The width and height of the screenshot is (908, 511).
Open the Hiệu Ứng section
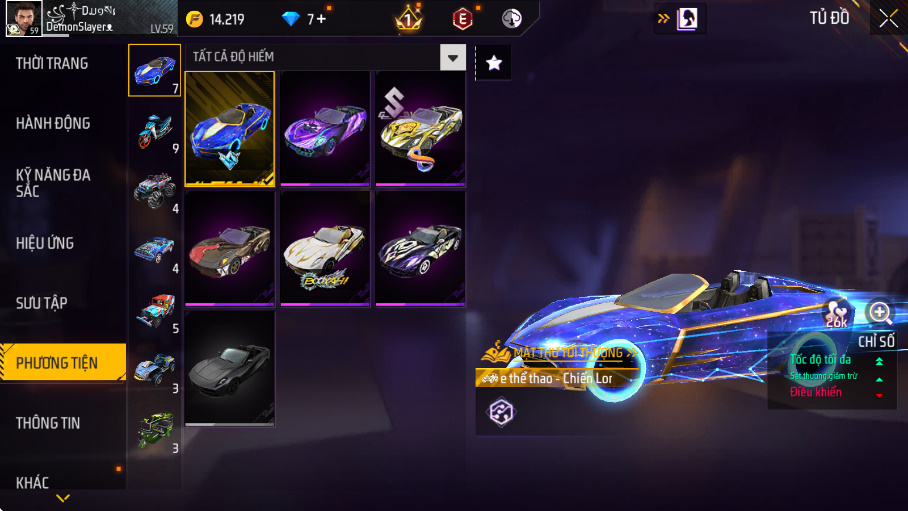point(45,243)
